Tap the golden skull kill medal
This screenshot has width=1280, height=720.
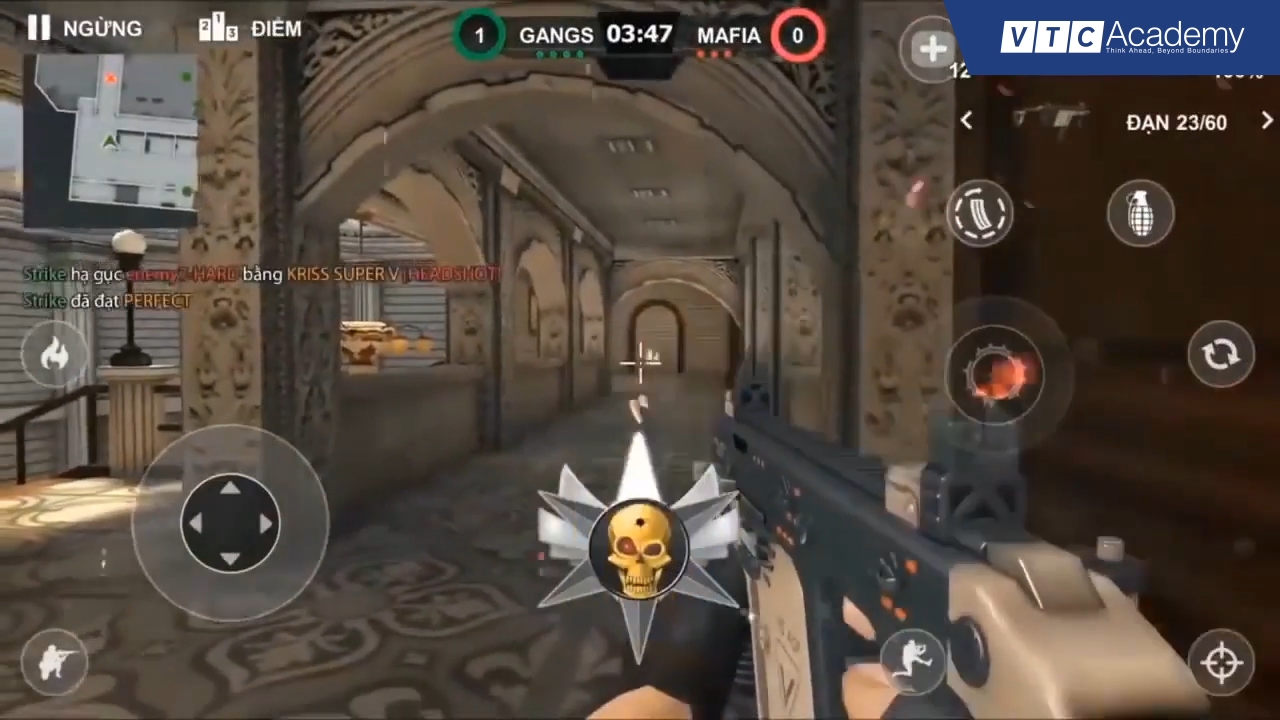(640, 548)
